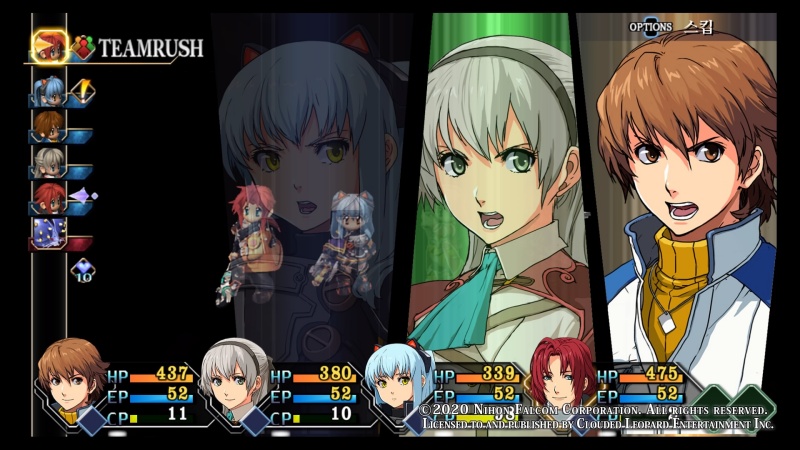
Task: Select red-haired character in turn order
Action: click(x=47, y=196)
